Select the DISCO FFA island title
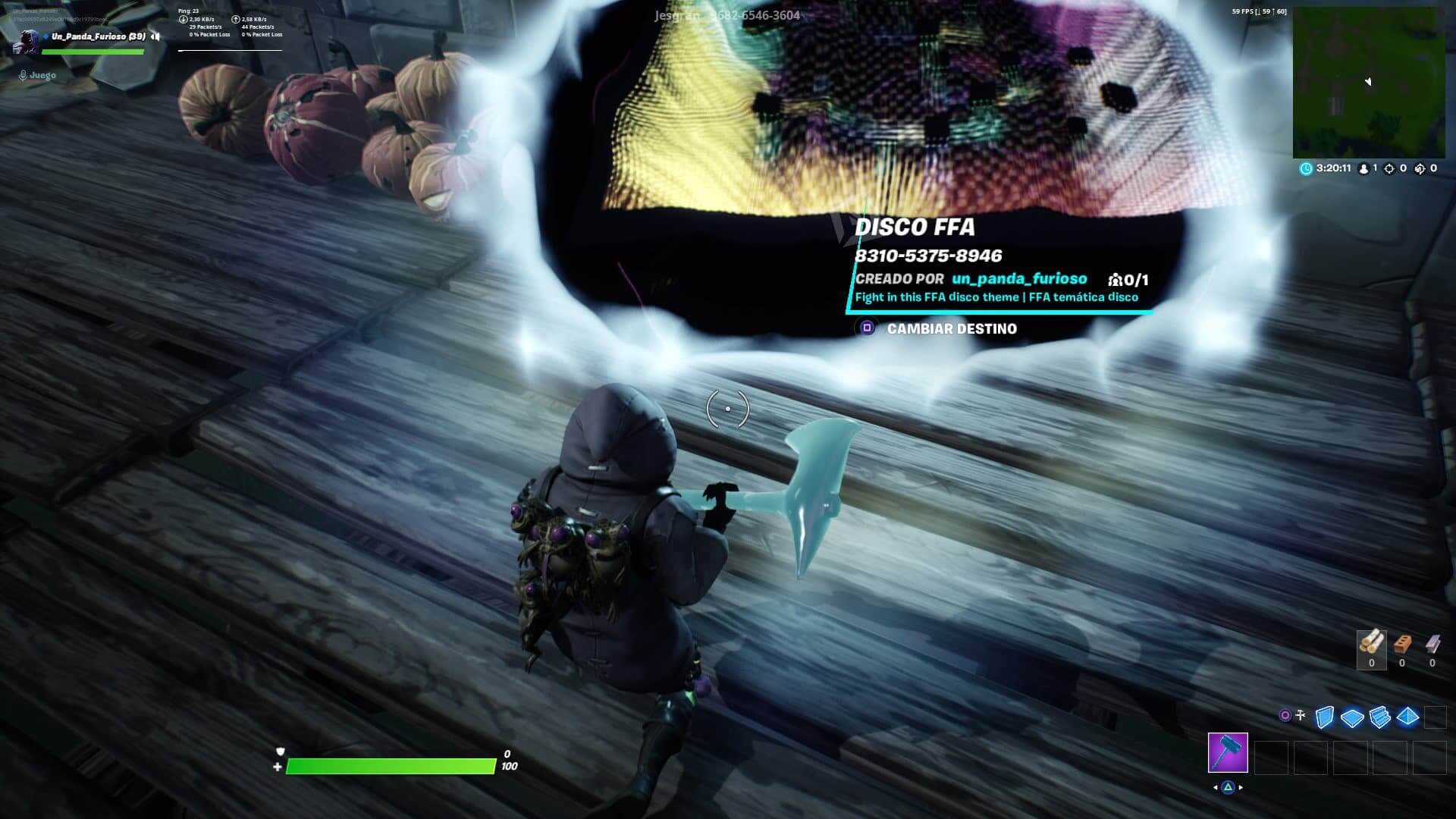 click(x=915, y=227)
